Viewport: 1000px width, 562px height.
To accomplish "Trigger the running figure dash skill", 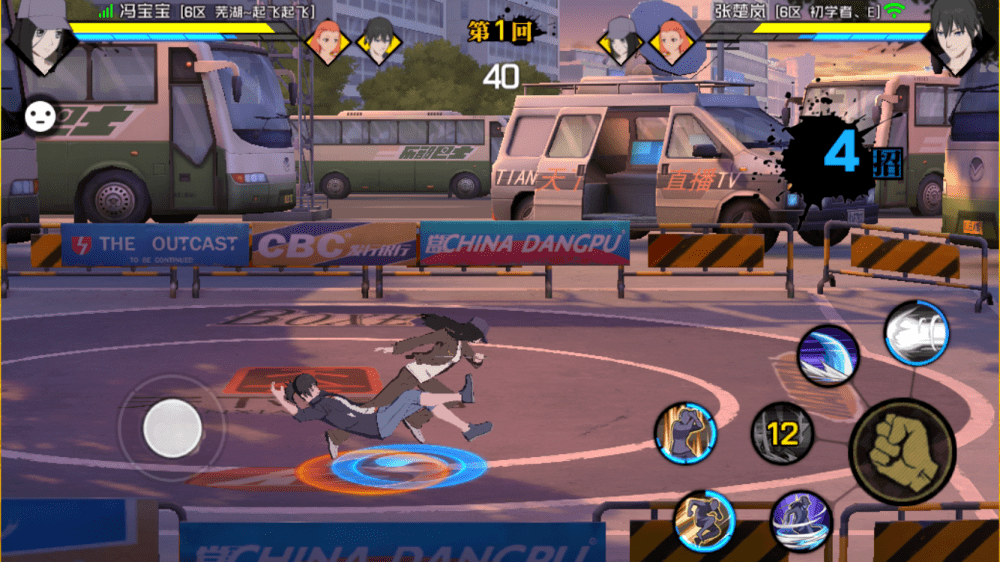I will pos(705,520).
